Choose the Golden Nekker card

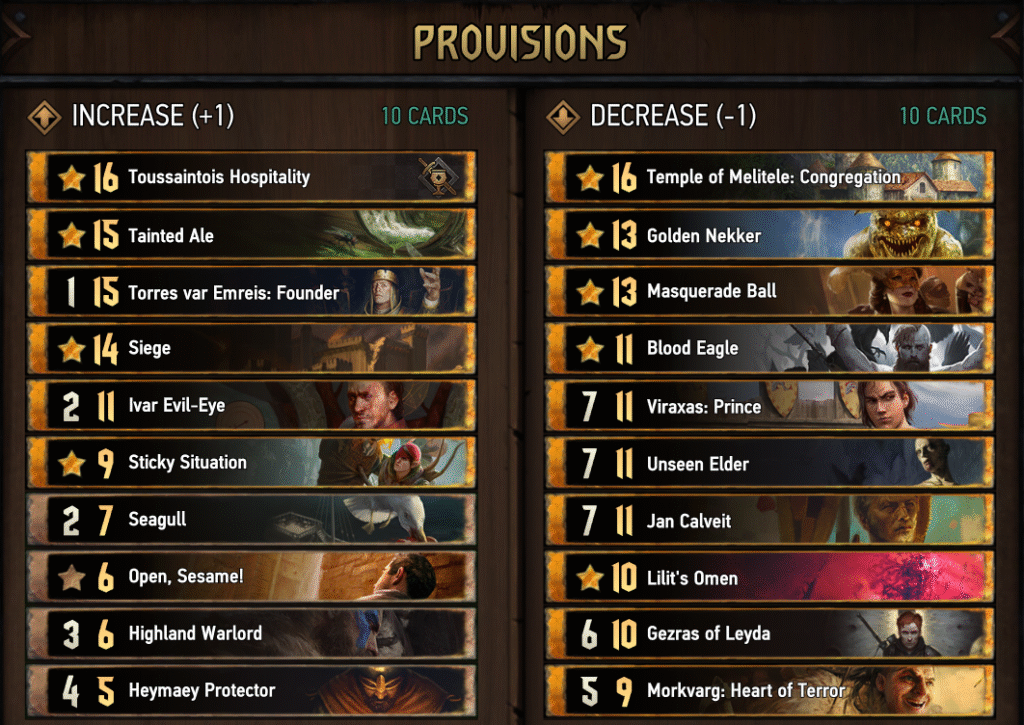pyautogui.click(x=769, y=236)
